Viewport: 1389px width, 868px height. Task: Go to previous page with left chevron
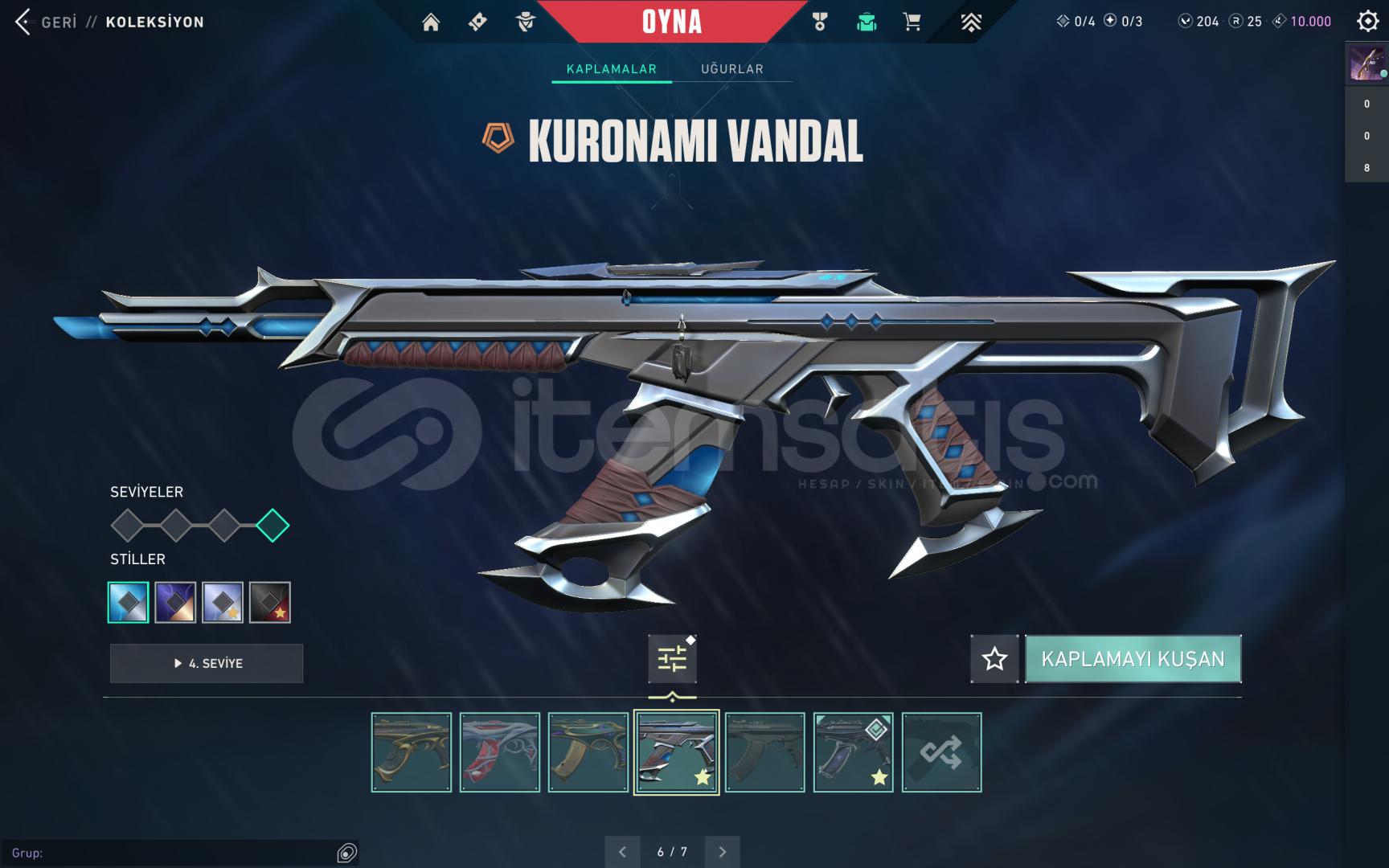(x=622, y=851)
